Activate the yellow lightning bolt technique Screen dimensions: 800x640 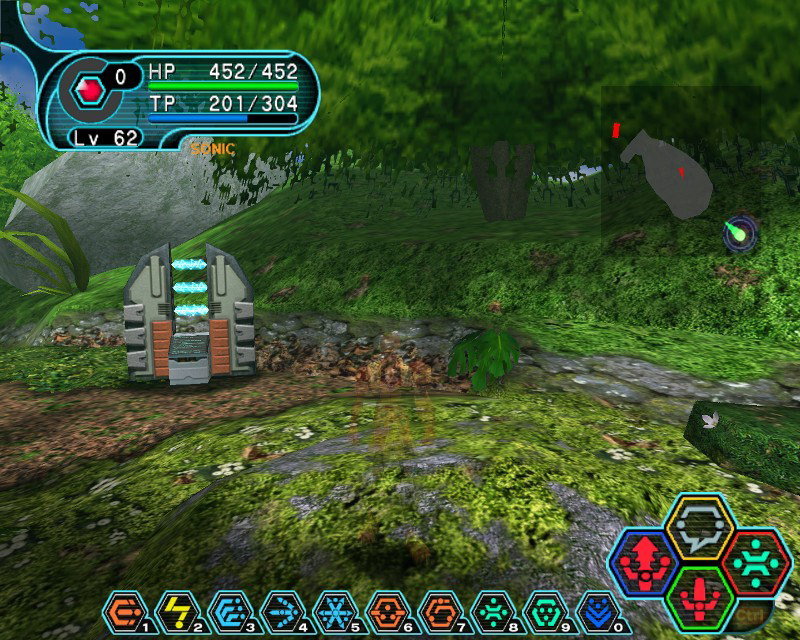(175, 609)
